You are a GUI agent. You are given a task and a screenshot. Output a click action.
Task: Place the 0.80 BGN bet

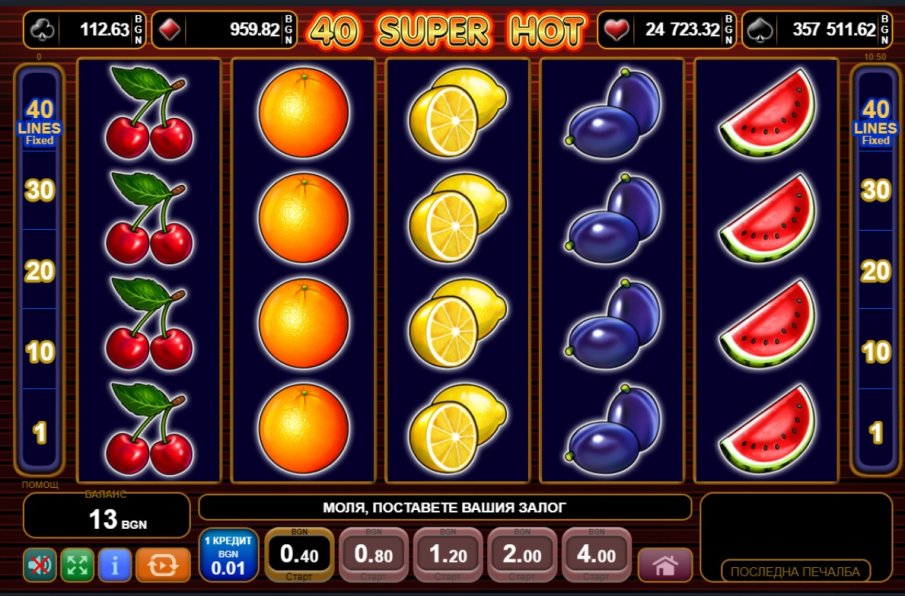point(373,554)
